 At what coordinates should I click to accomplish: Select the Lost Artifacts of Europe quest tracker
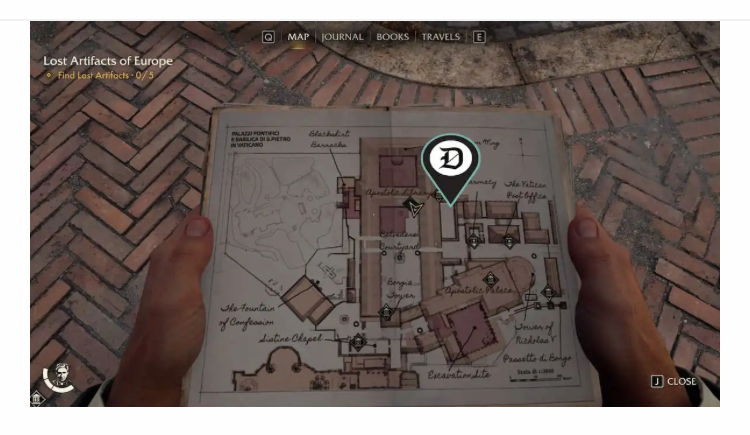(x=108, y=61)
